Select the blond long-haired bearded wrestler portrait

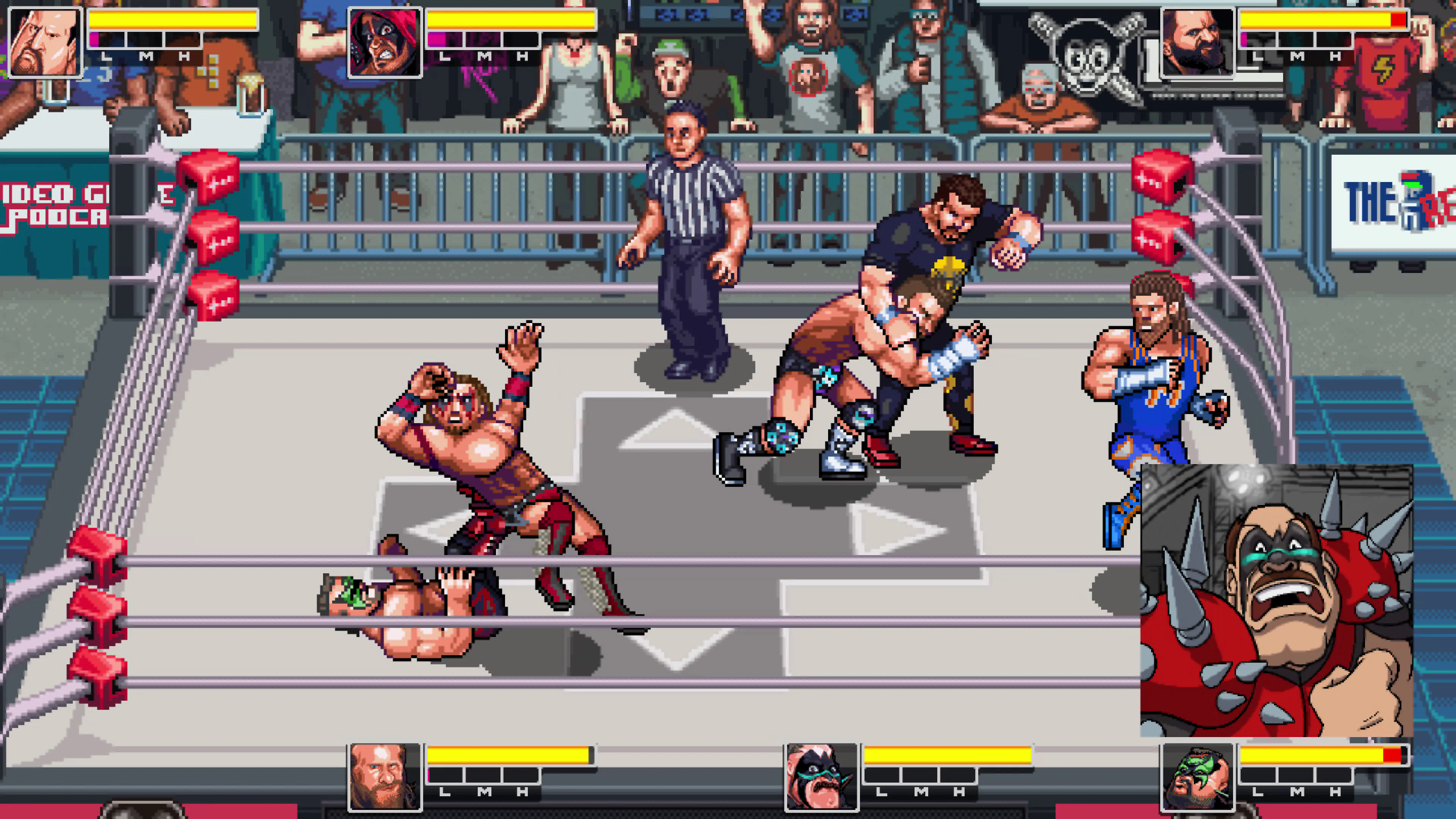pyautogui.click(x=384, y=777)
